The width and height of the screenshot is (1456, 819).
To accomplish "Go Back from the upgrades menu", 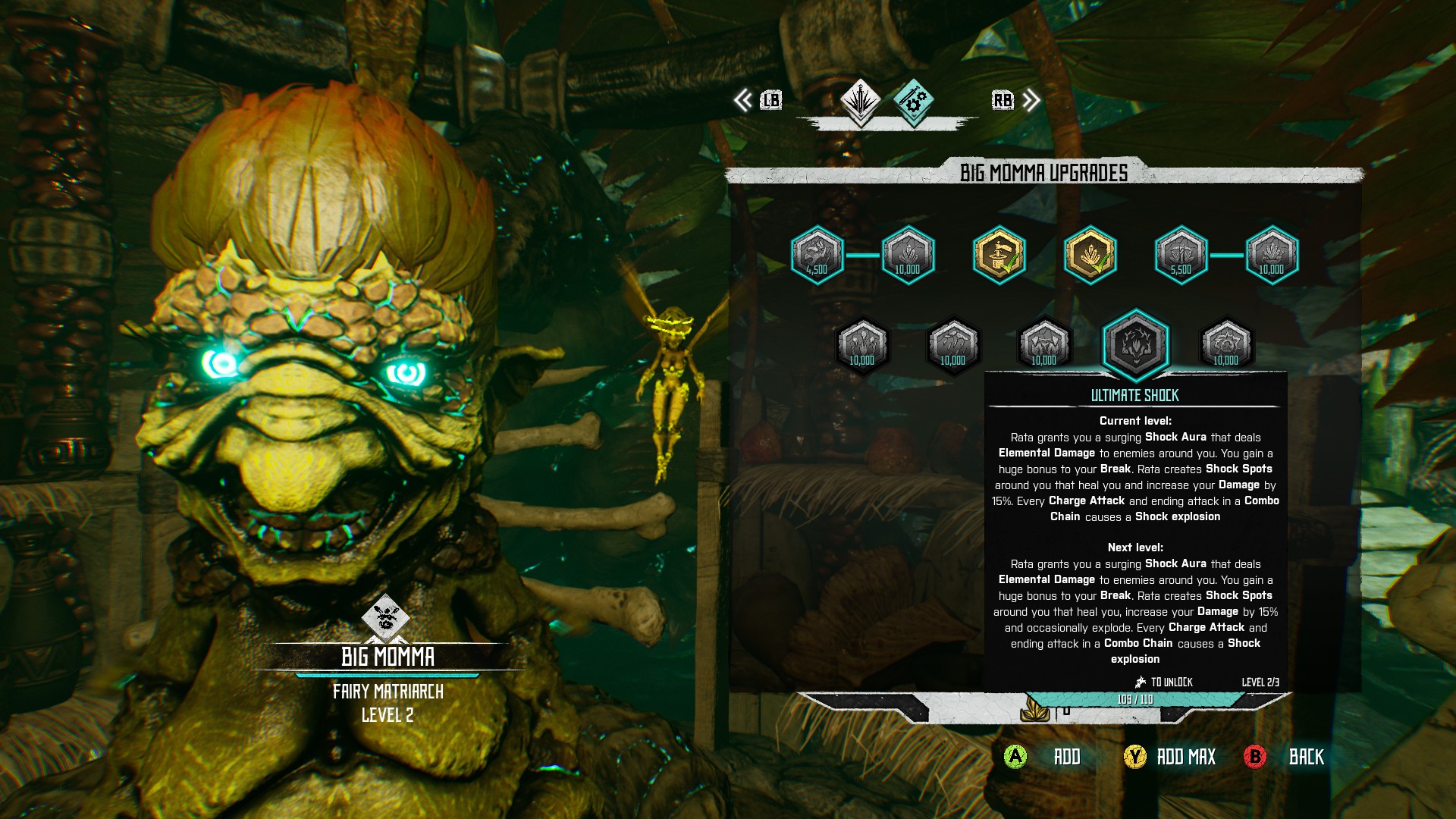I will pos(1306,757).
